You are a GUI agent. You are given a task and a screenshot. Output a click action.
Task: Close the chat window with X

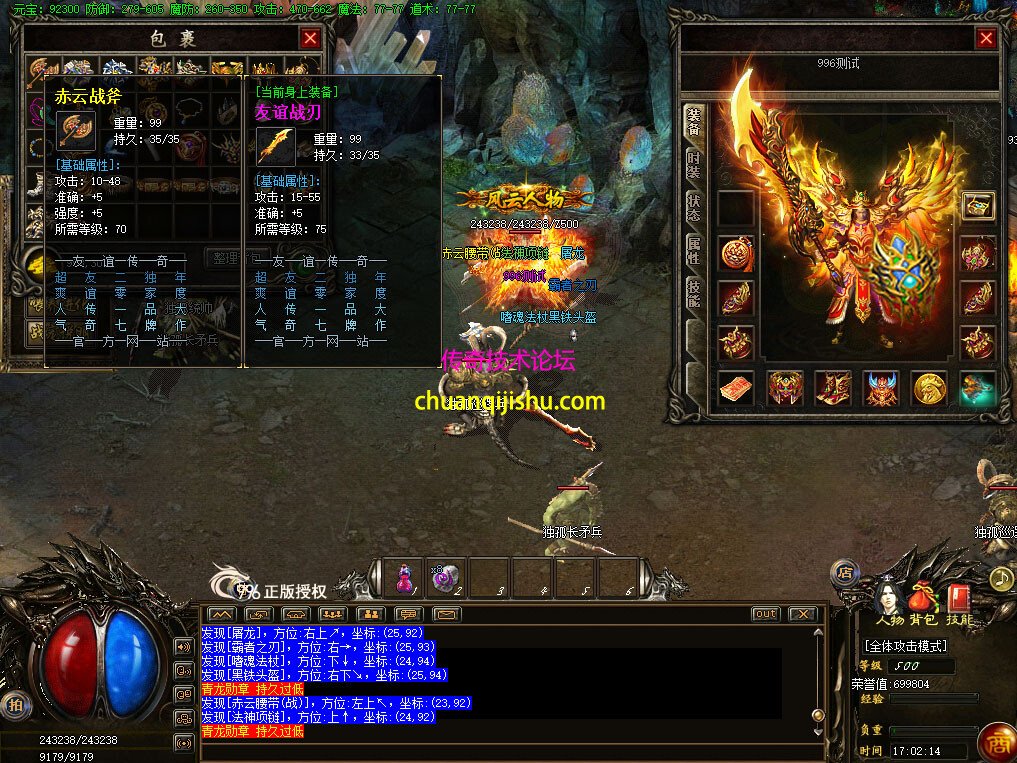(802, 614)
